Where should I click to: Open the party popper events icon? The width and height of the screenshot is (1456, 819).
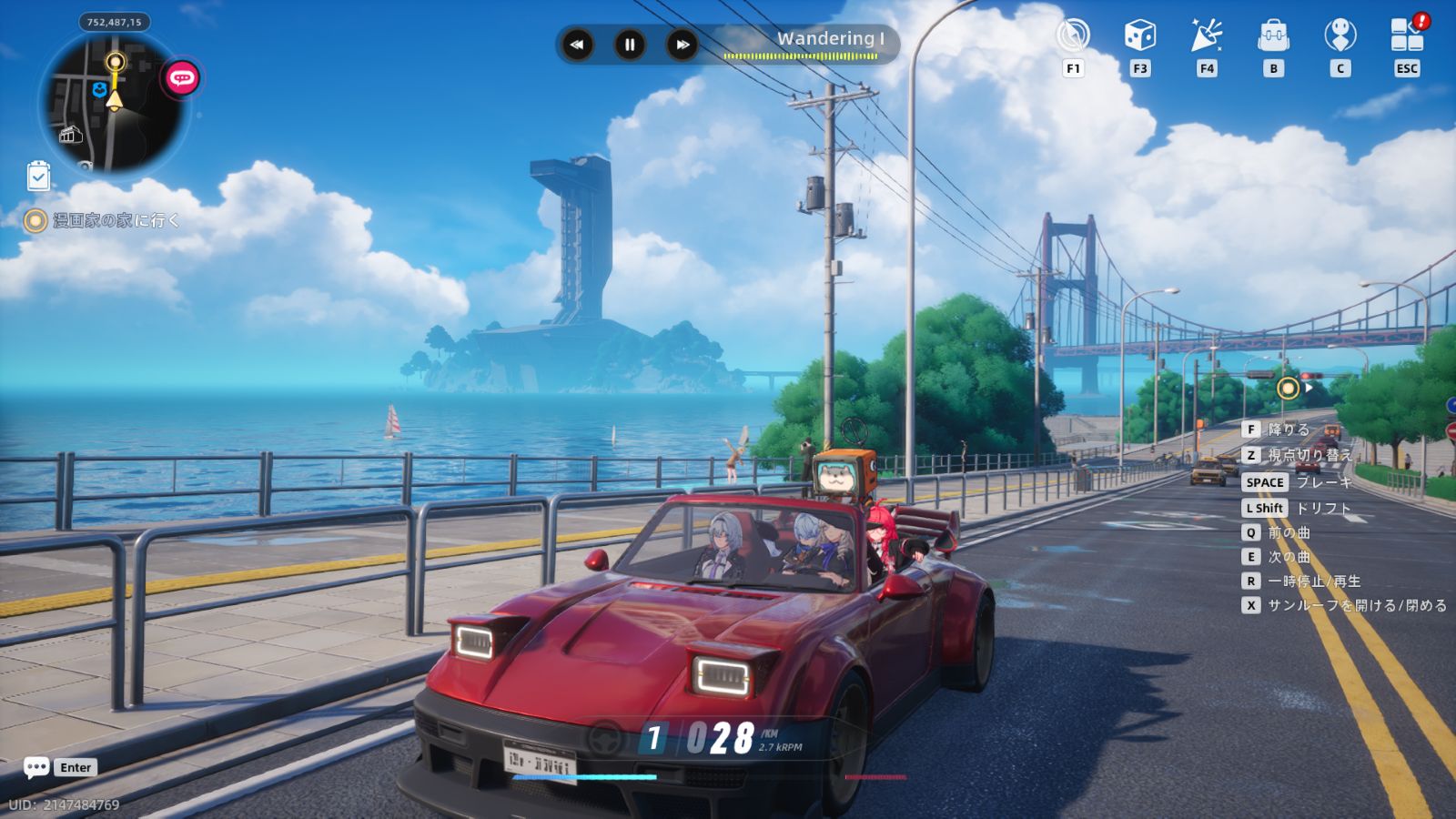click(x=1207, y=36)
